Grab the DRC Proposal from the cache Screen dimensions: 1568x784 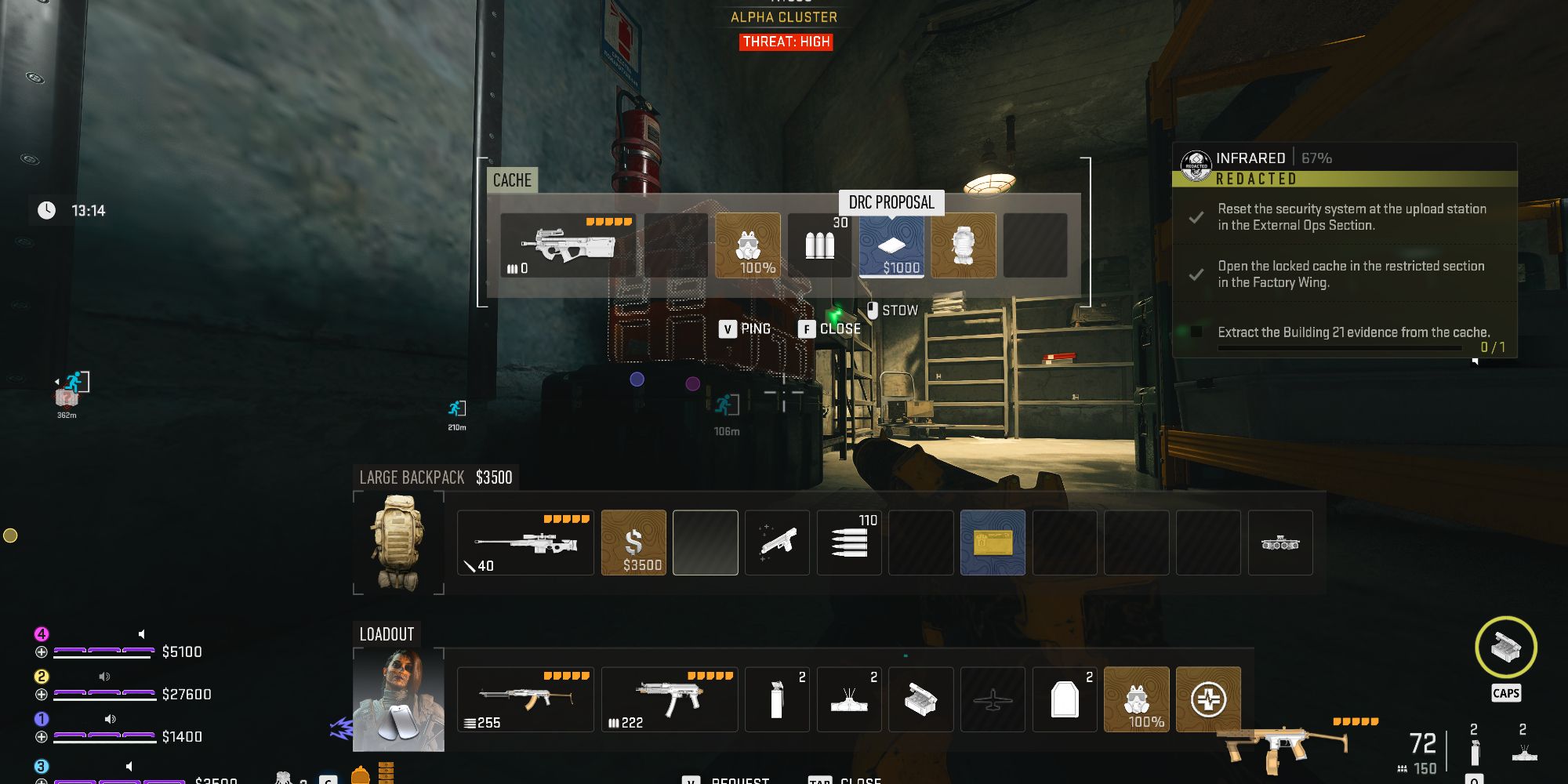tap(891, 247)
